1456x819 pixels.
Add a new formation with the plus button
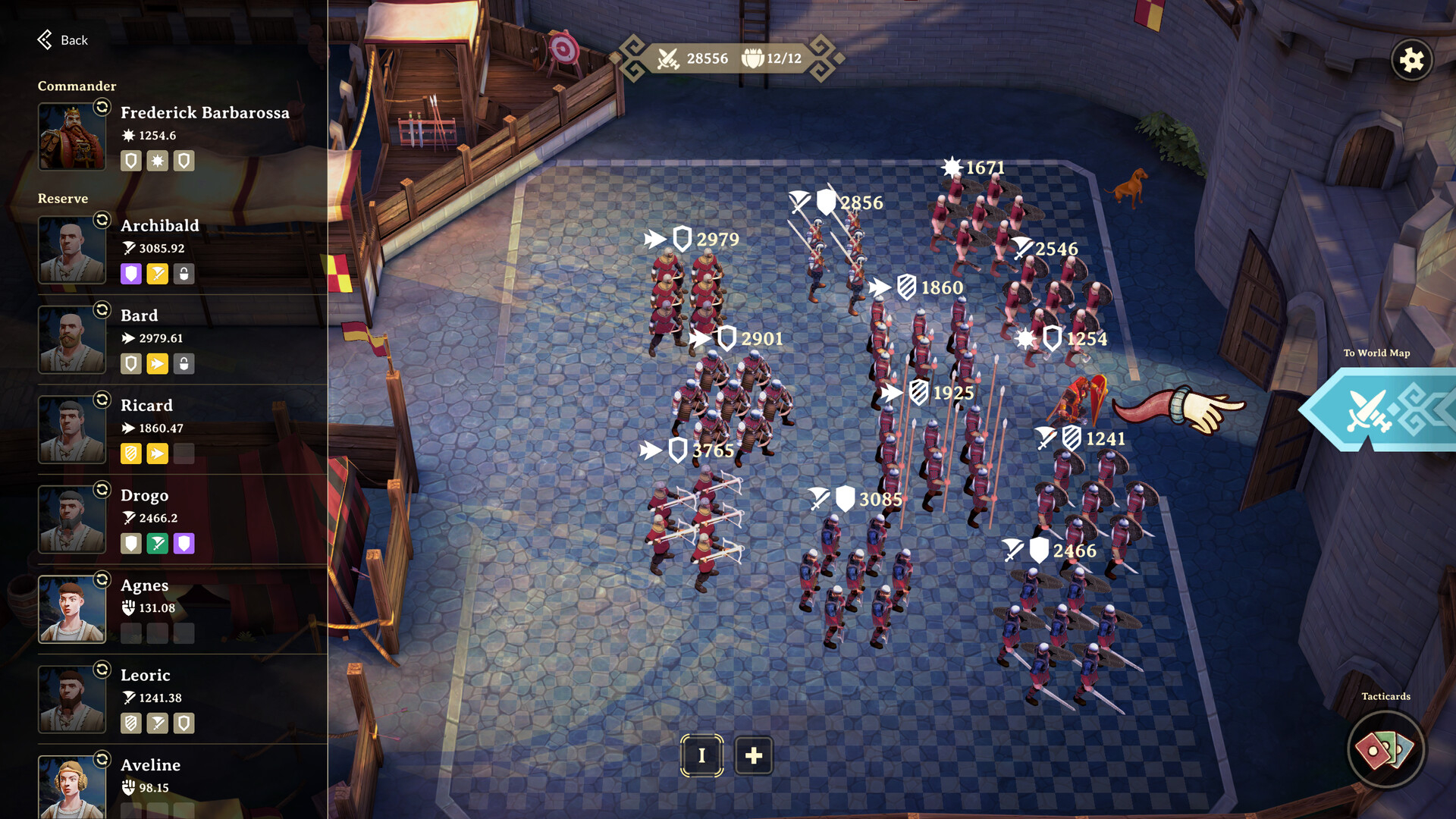pyautogui.click(x=754, y=755)
